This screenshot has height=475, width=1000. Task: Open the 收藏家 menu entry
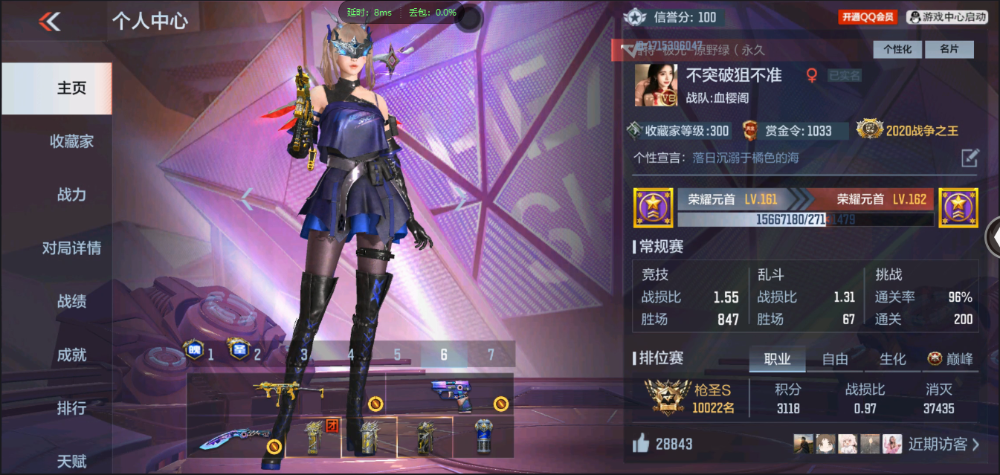click(x=71, y=141)
